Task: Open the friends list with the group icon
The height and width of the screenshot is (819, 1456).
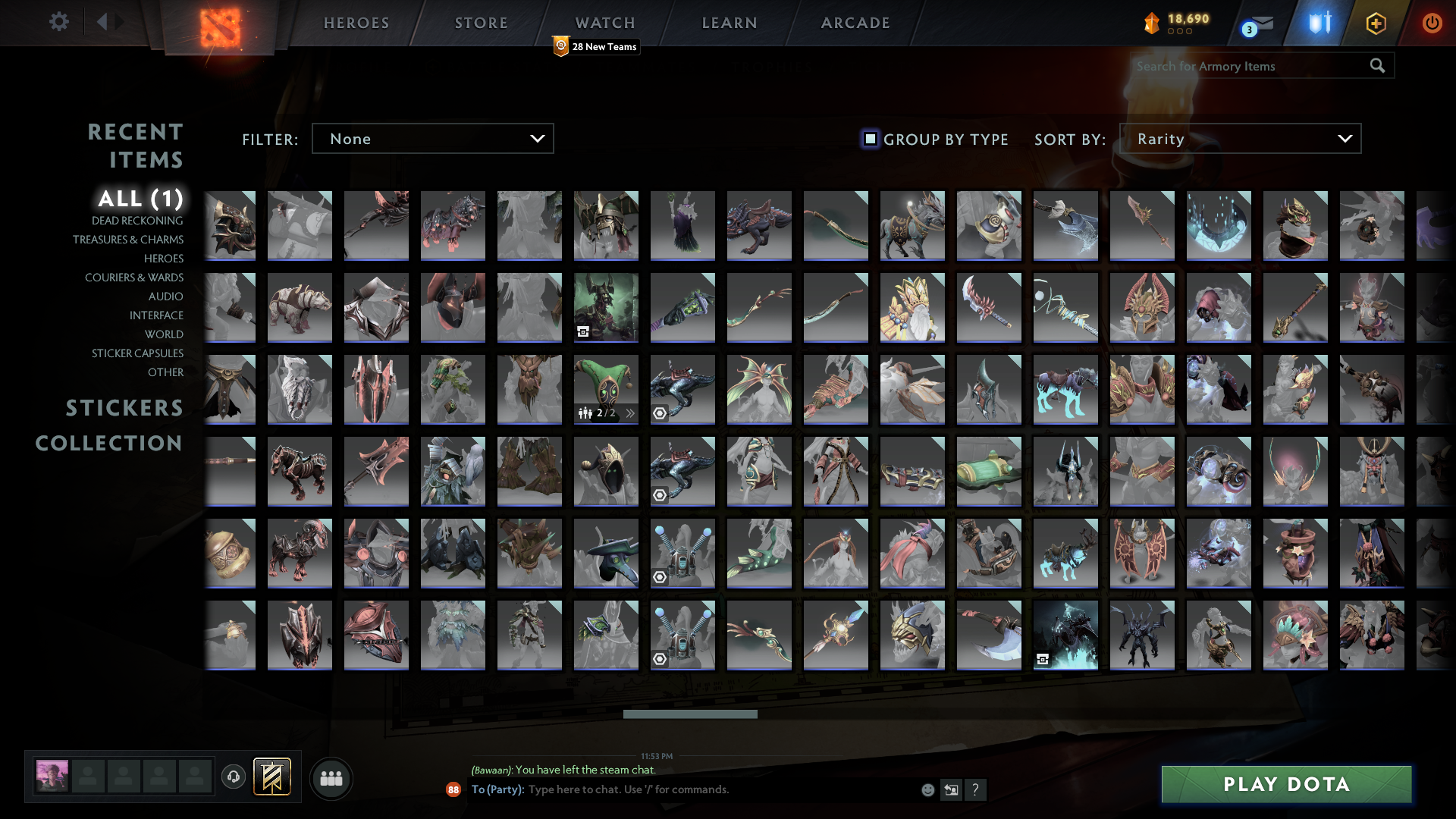Action: tap(331, 777)
